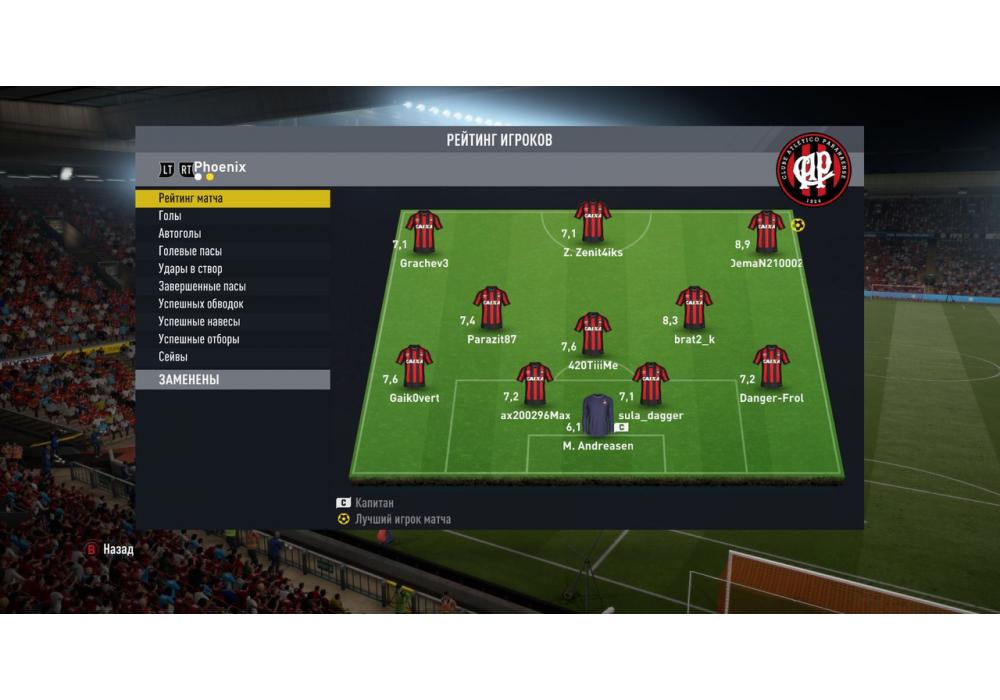Select player Grachev3's jersey
Screen dimensions: 1000x700
(424, 232)
